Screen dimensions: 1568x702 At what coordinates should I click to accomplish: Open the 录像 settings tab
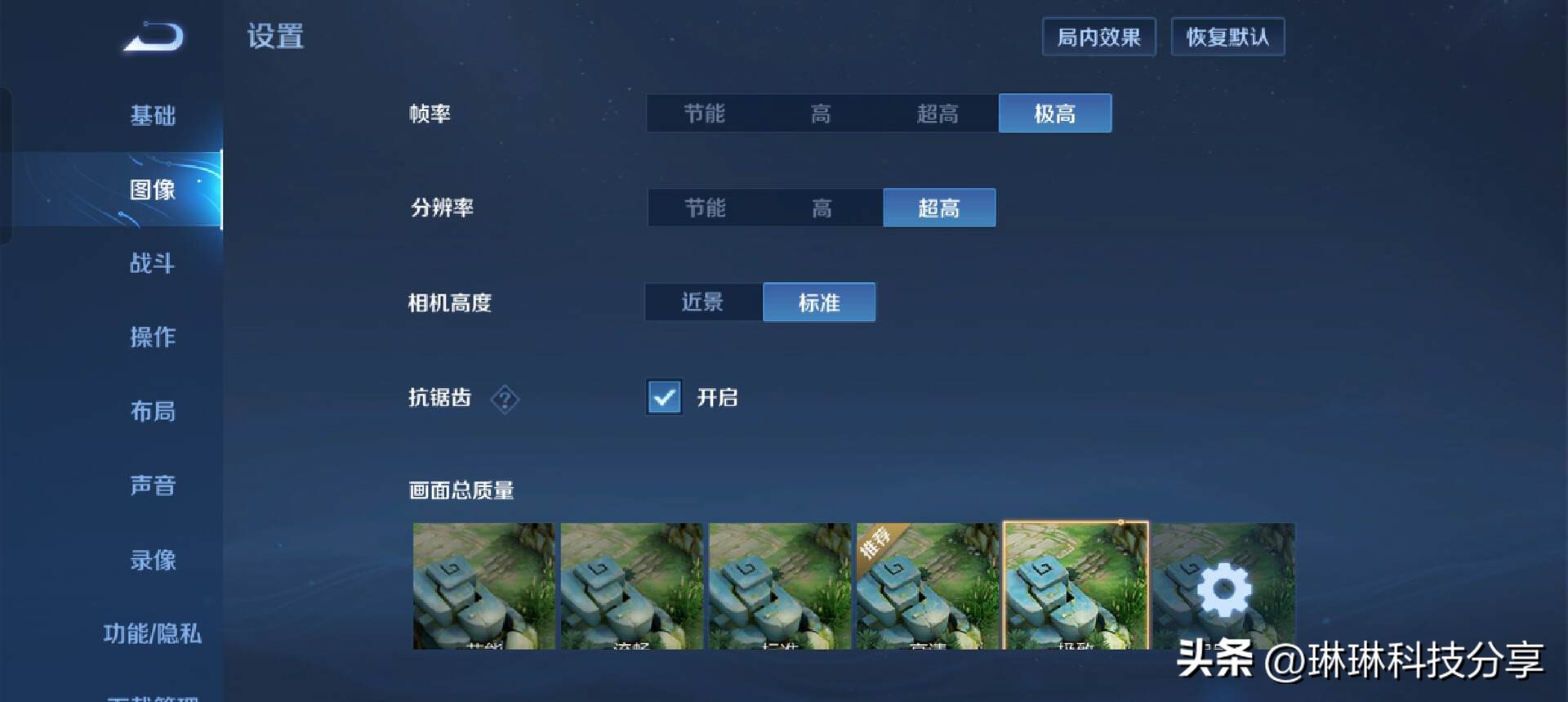pos(152,560)
